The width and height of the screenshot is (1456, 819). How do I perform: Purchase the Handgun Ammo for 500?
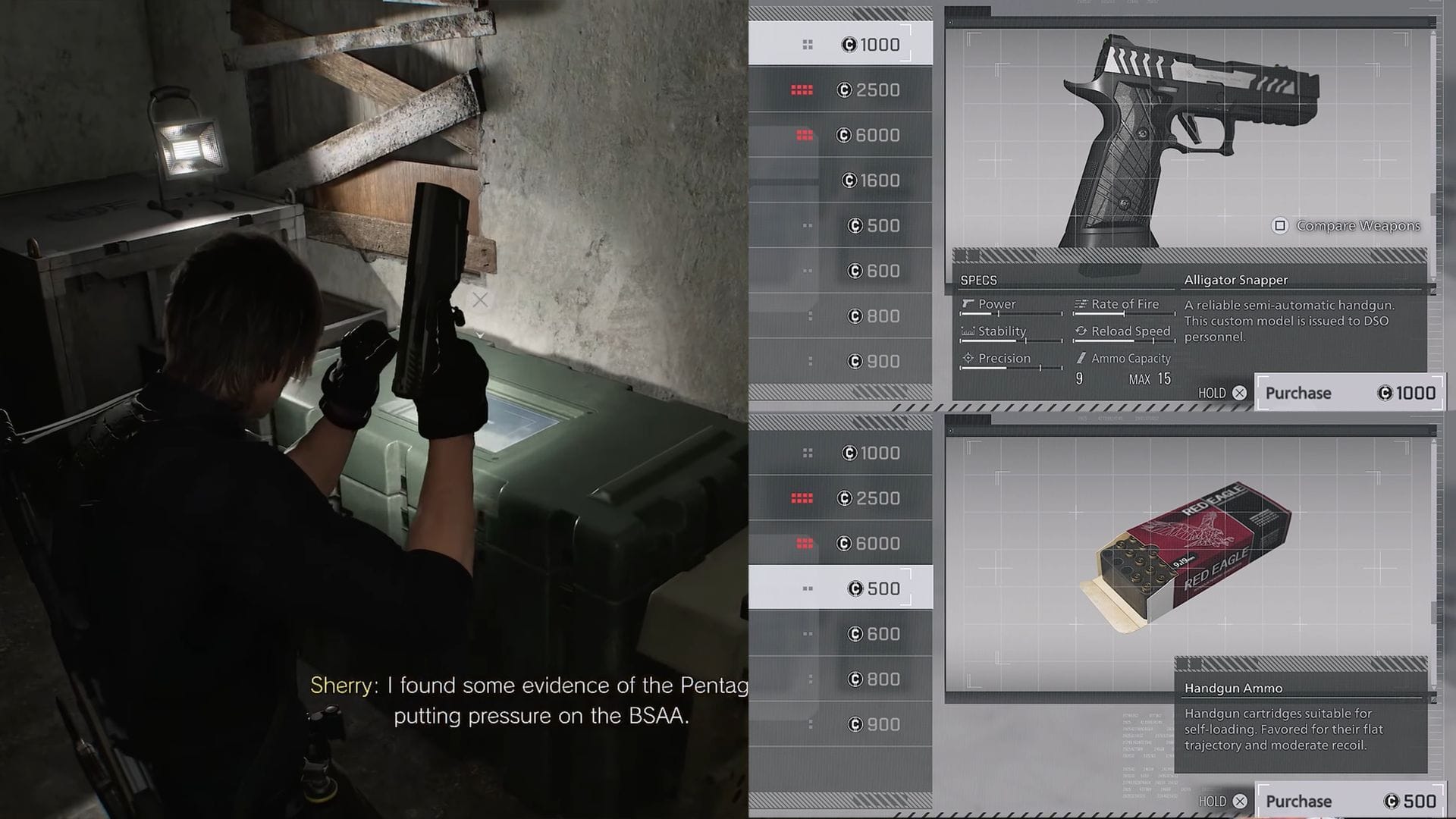click(1350, 801)
